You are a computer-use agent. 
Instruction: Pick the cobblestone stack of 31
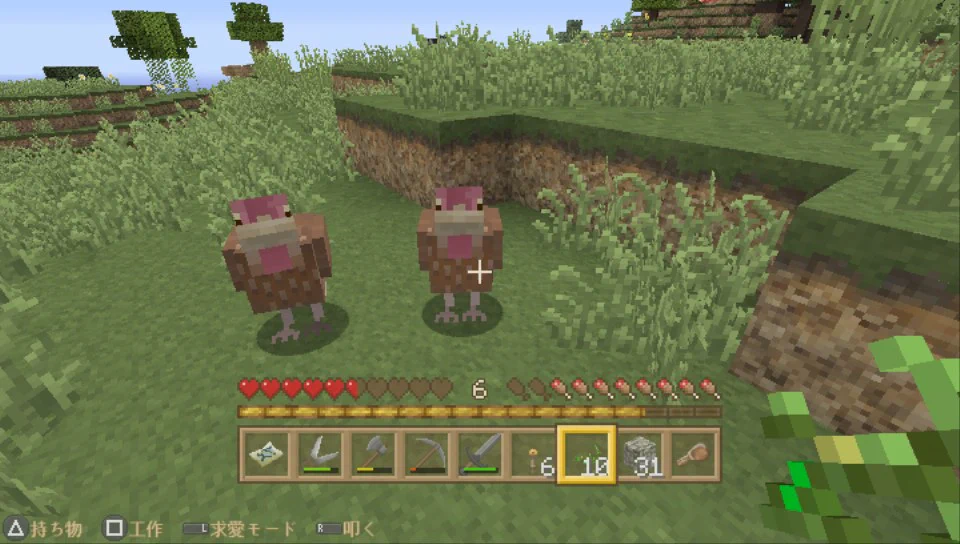(640, 456)
